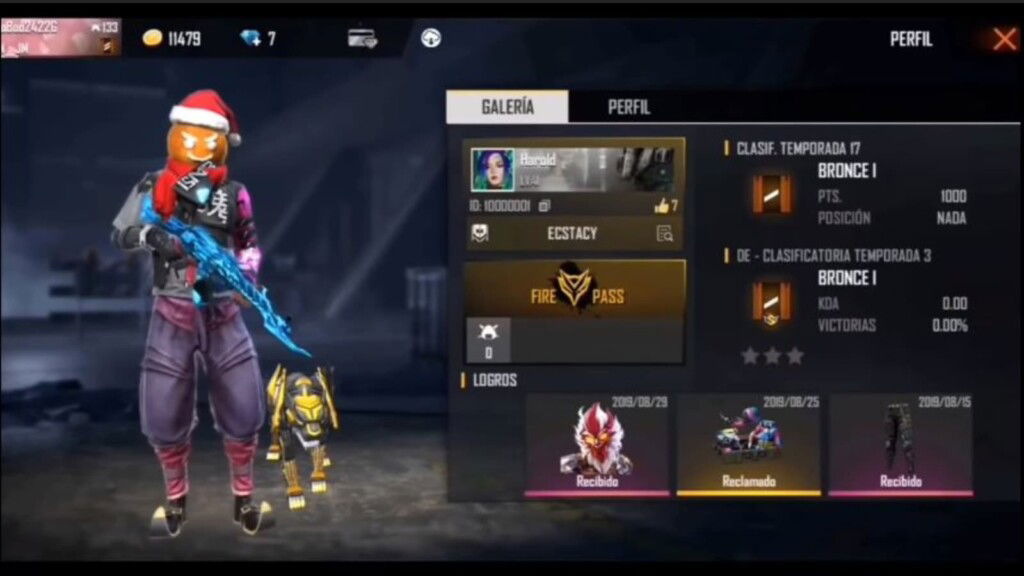The image size is (1024, 576).
Task: Switch to the Galería tab
Action: coord(507,107)
